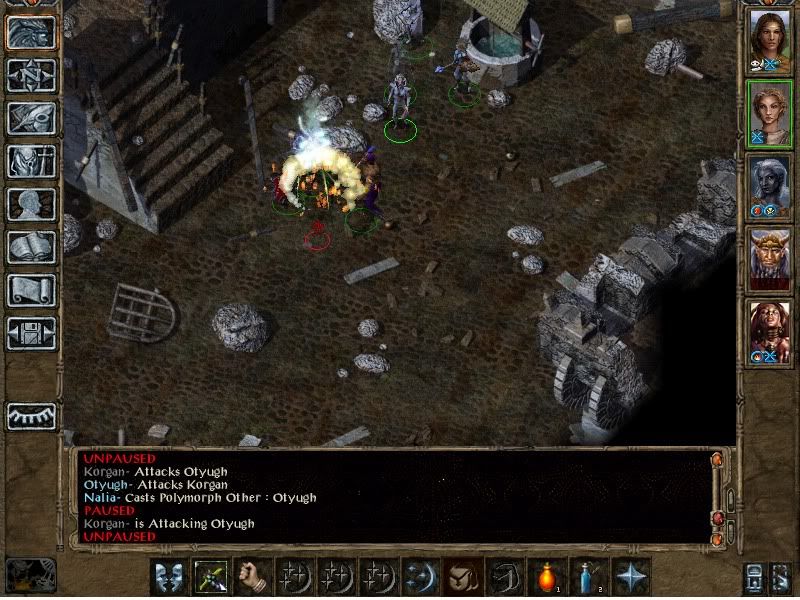Screen dimensions: 800x600
Task: Activate the star special abilities button
Action: (630, 578)
